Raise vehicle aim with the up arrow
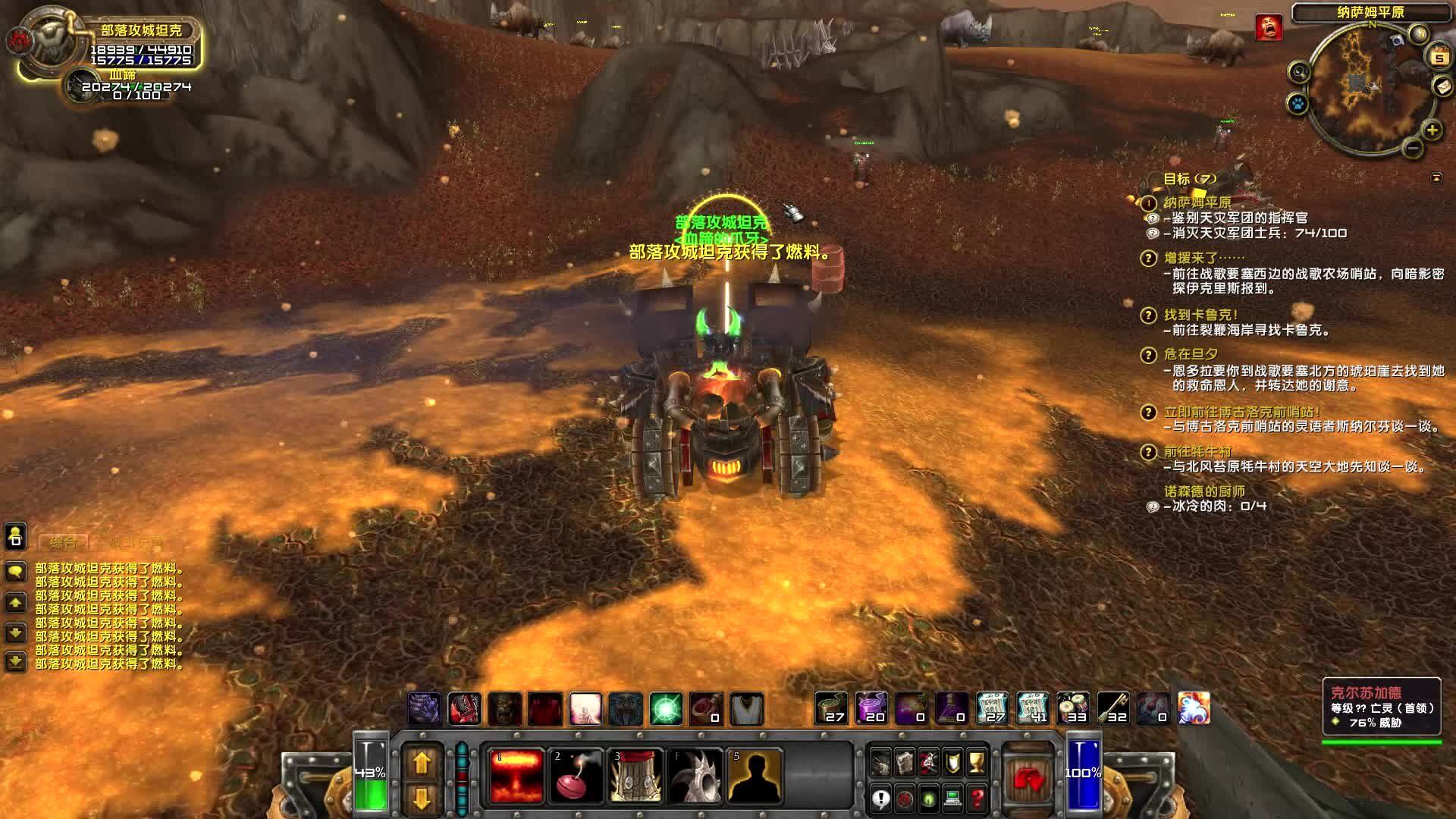This screenshot has width=1456, height=819. [422, 762]
